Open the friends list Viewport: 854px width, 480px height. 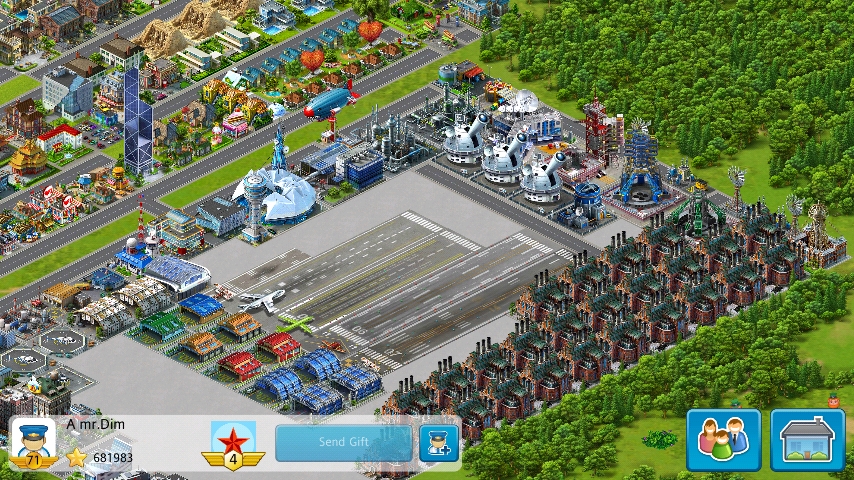[723, 440]
